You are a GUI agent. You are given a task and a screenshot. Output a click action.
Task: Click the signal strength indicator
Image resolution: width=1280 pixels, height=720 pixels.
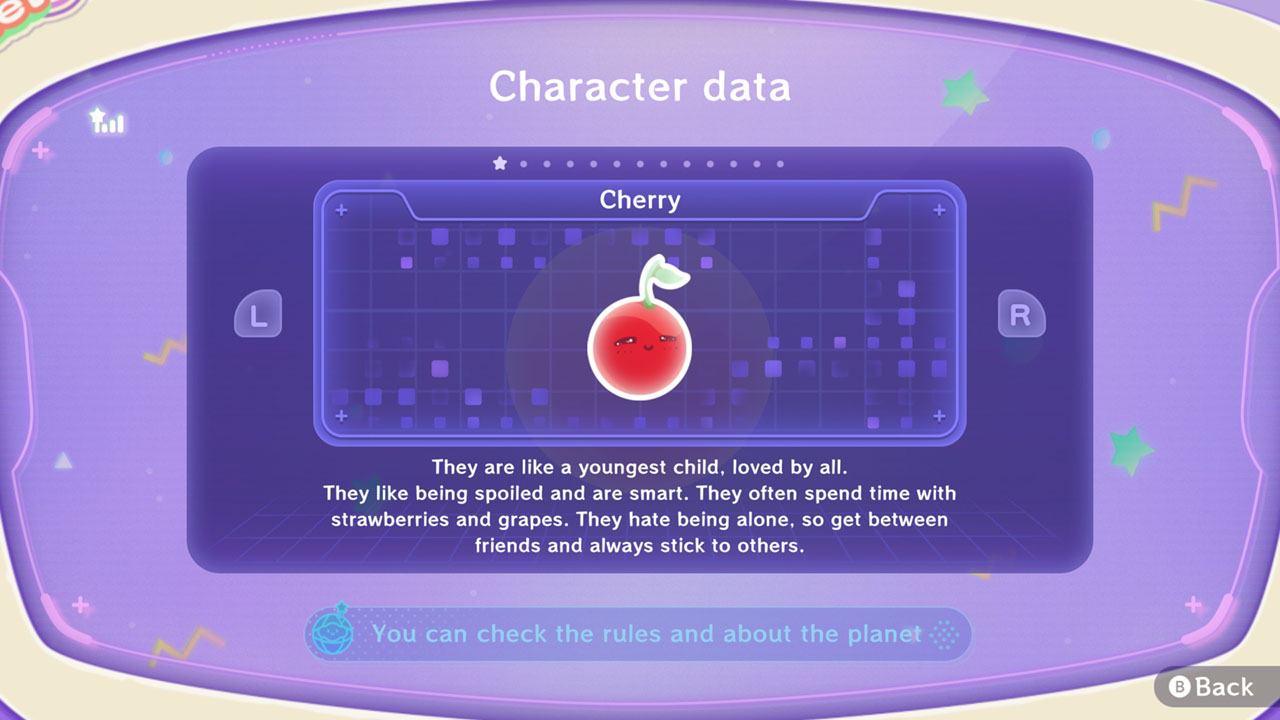(x=112, y=125)
